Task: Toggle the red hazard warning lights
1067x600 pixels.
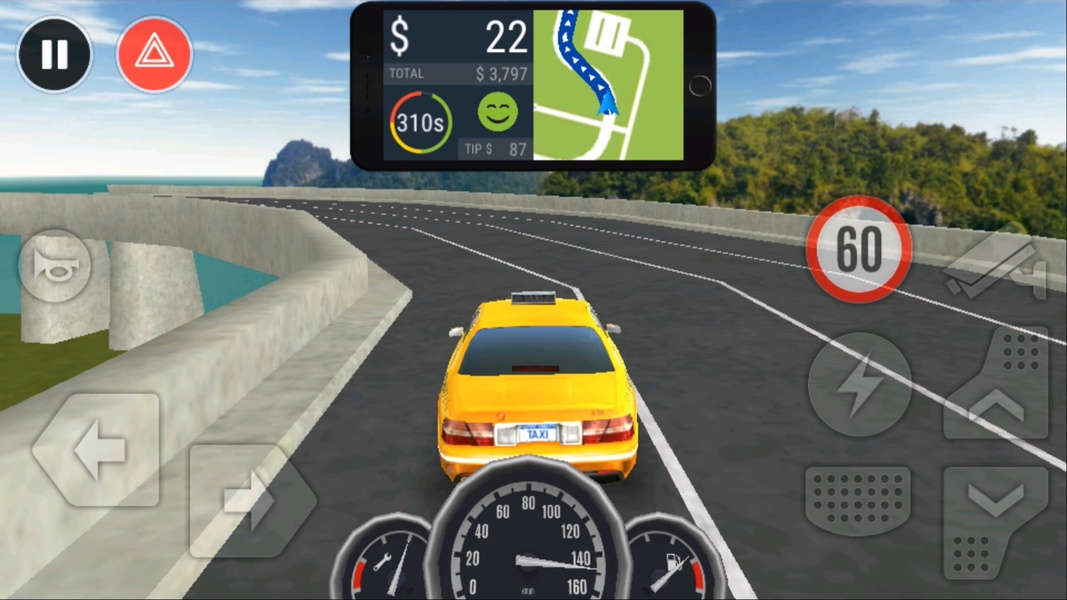Action: pos(154,55)
